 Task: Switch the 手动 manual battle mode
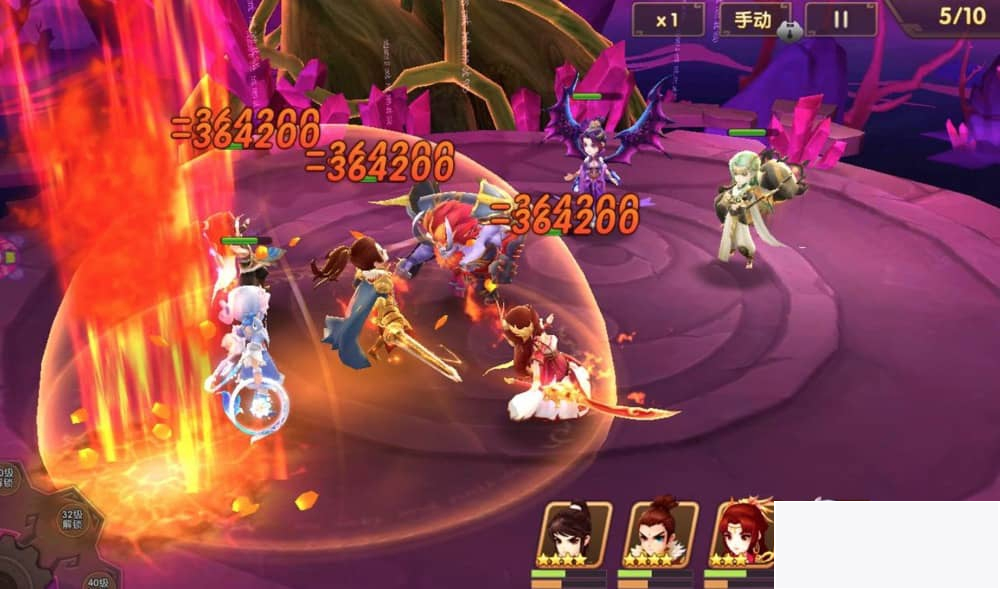(755, 19)
